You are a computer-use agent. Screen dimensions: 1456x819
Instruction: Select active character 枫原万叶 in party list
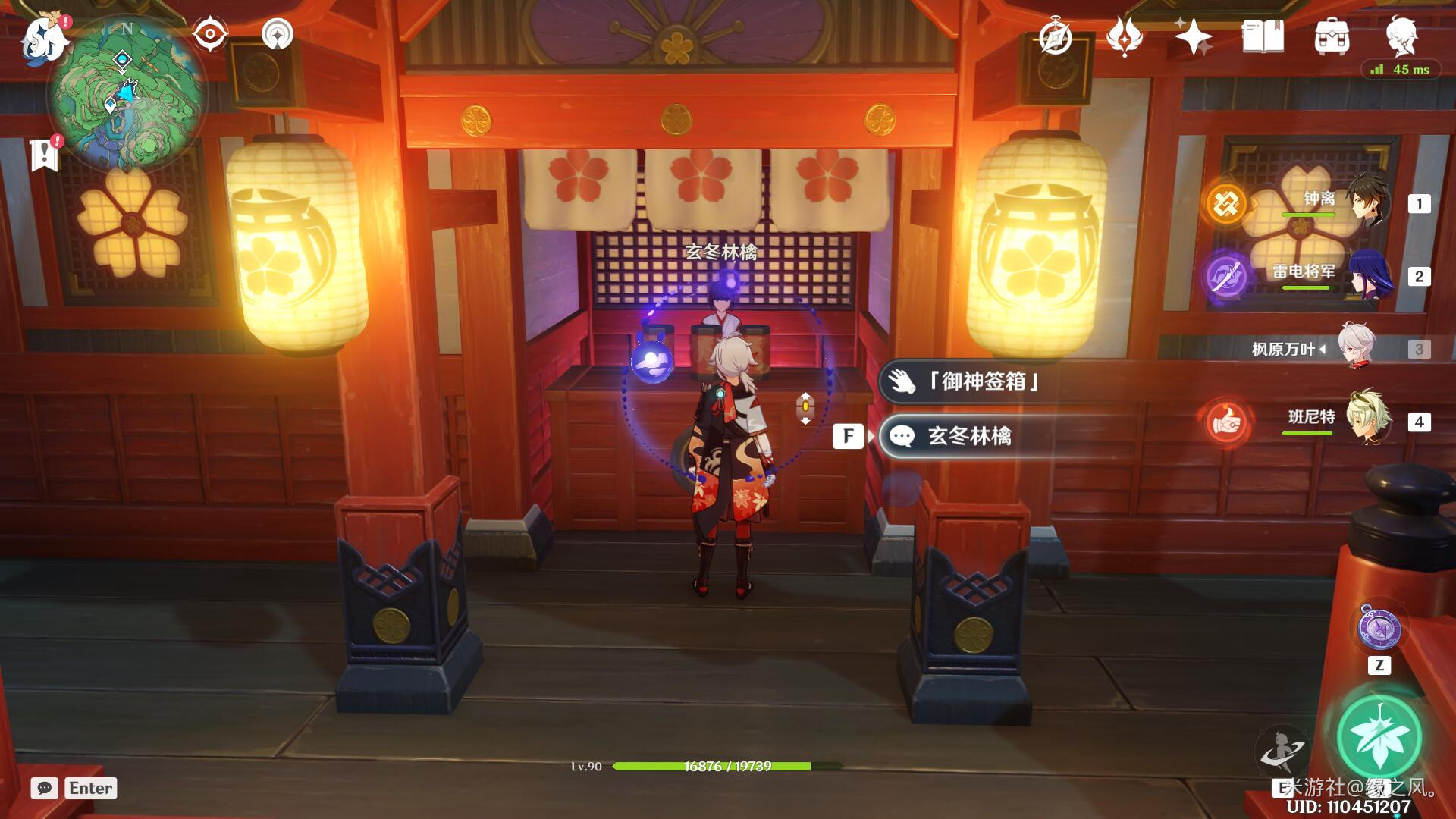click(1335, 349)
